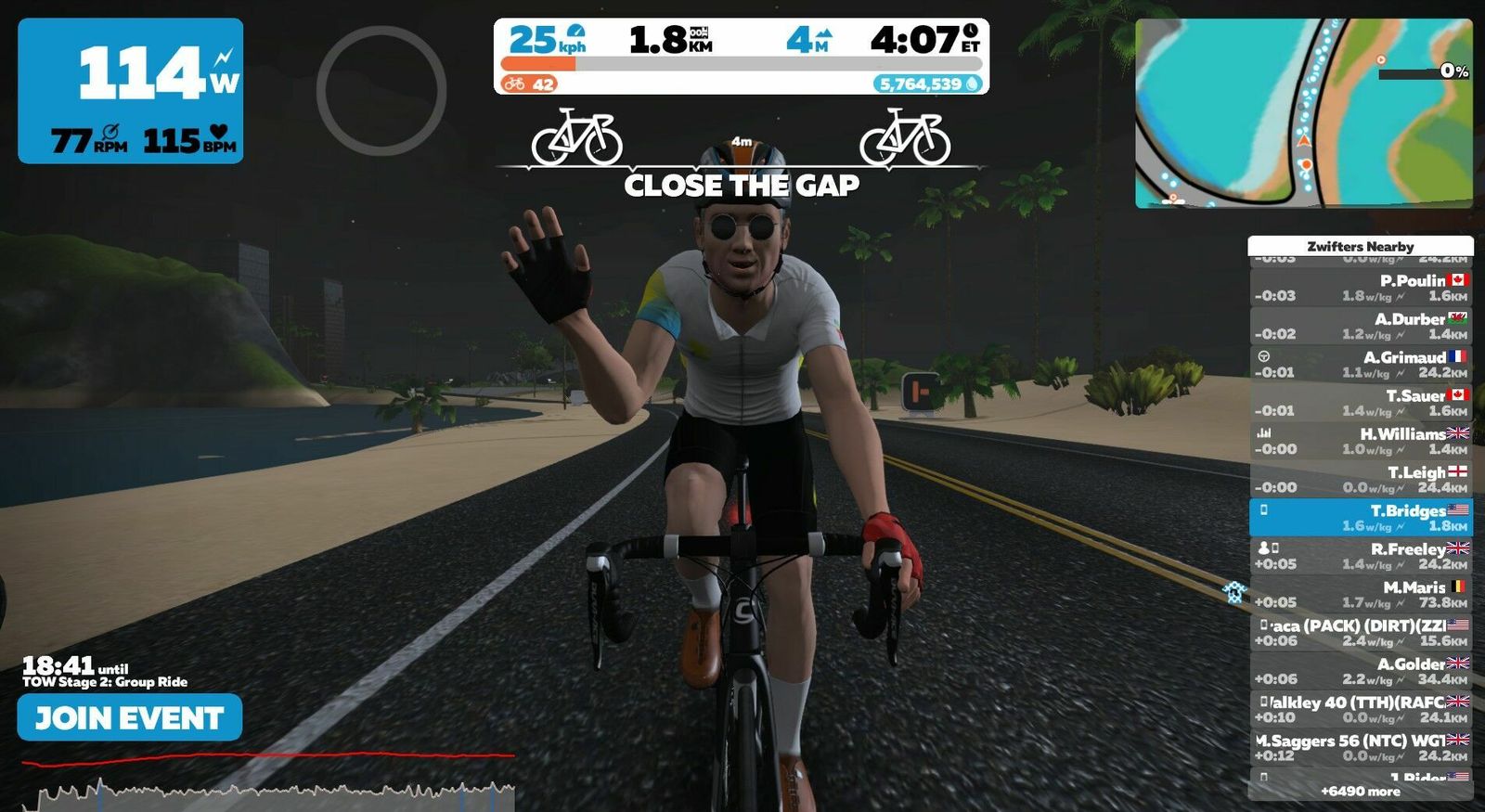Click the empty circular power-up slot

click(381, 90)
